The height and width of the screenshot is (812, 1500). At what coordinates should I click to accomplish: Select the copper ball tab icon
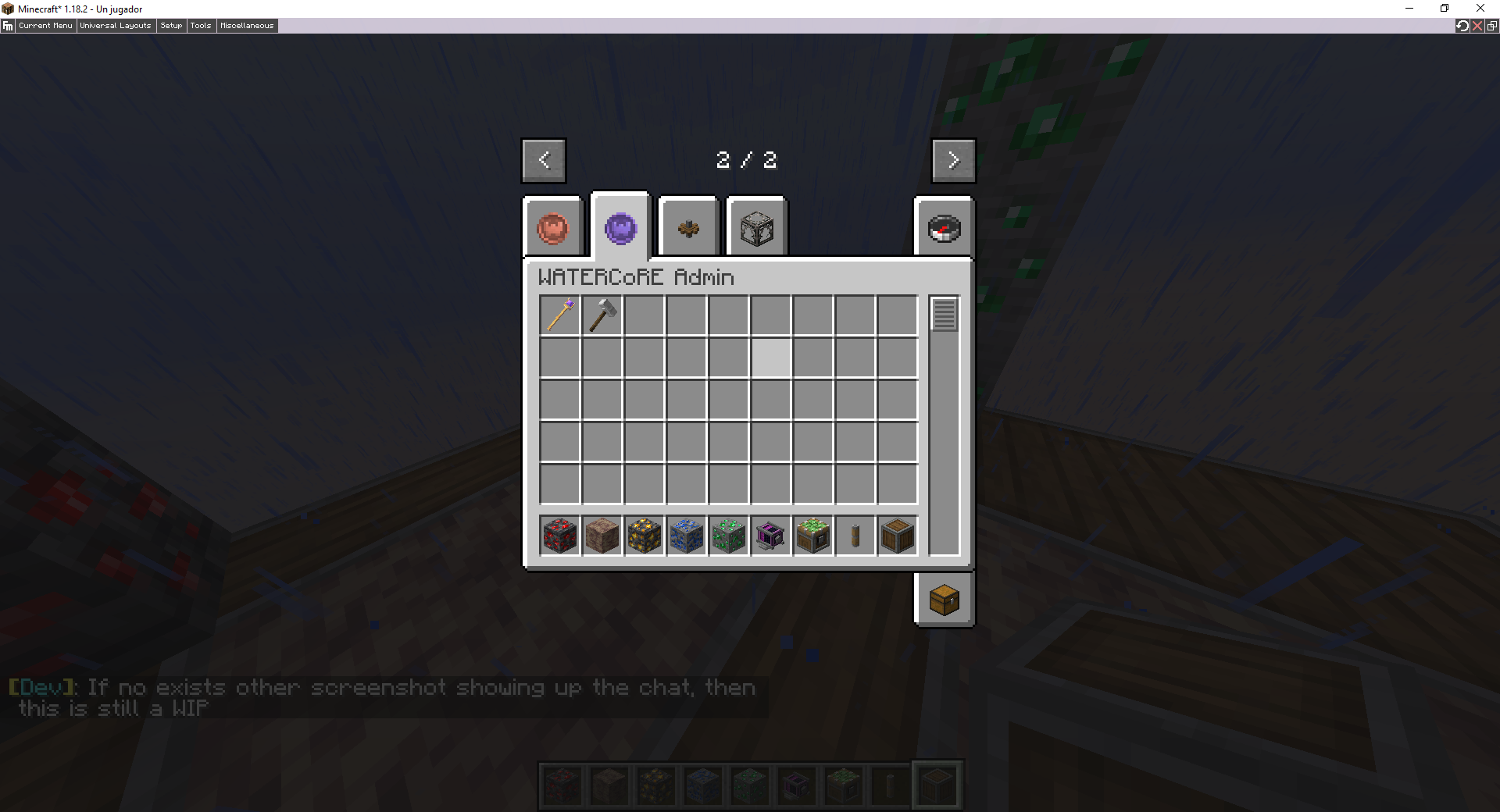pos(554,227)
